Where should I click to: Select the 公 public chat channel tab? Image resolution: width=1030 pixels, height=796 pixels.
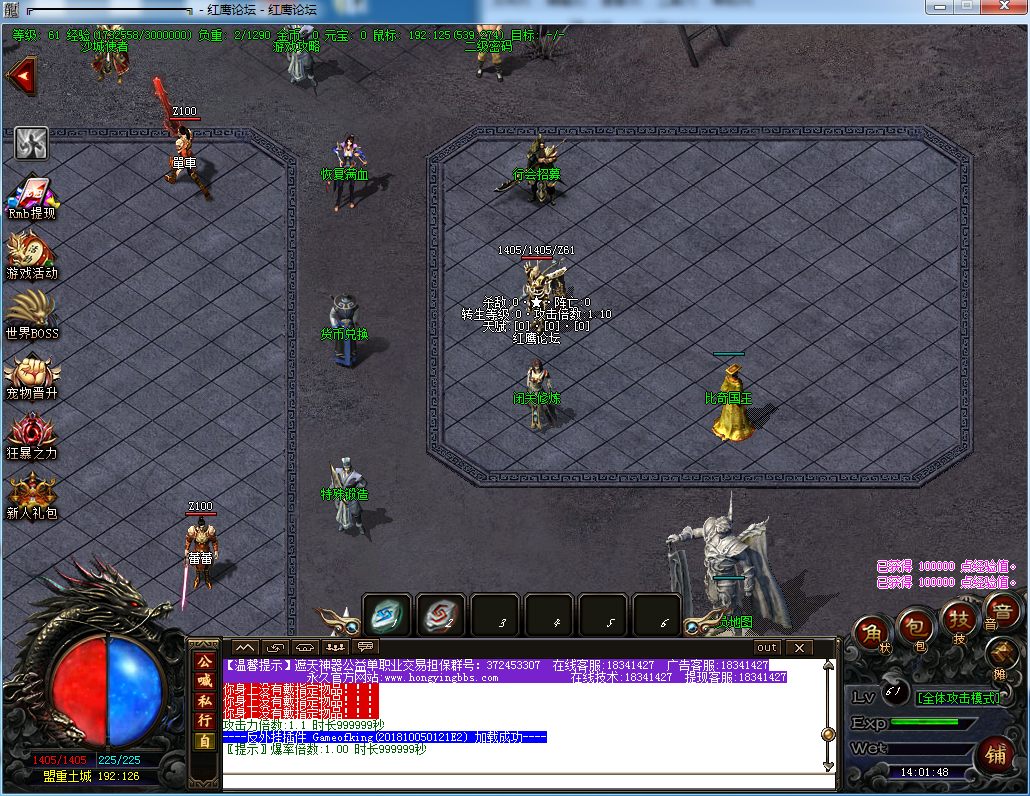point(204,662)
